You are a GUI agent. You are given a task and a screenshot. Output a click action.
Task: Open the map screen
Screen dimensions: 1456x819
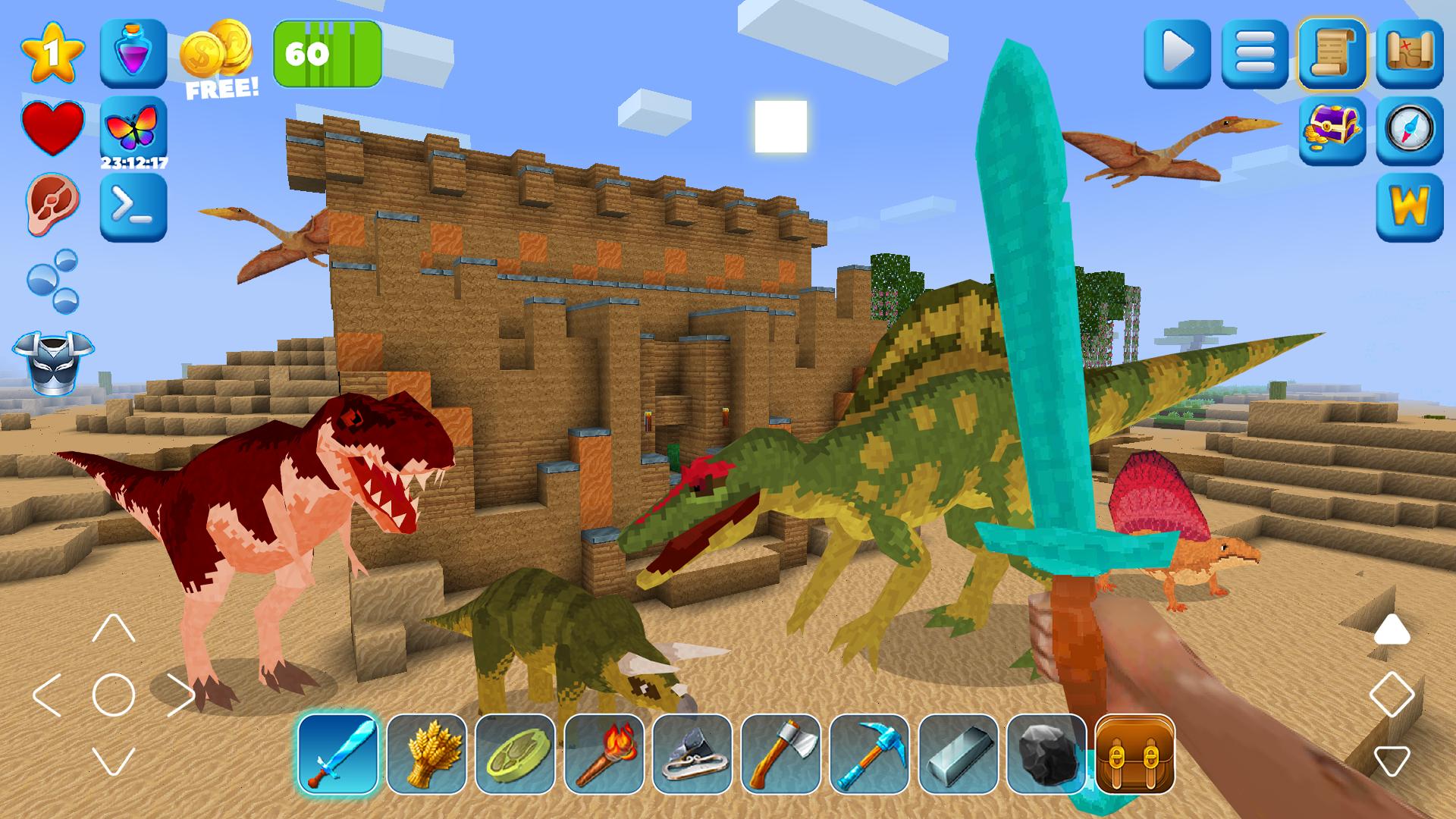point(1409,55)
